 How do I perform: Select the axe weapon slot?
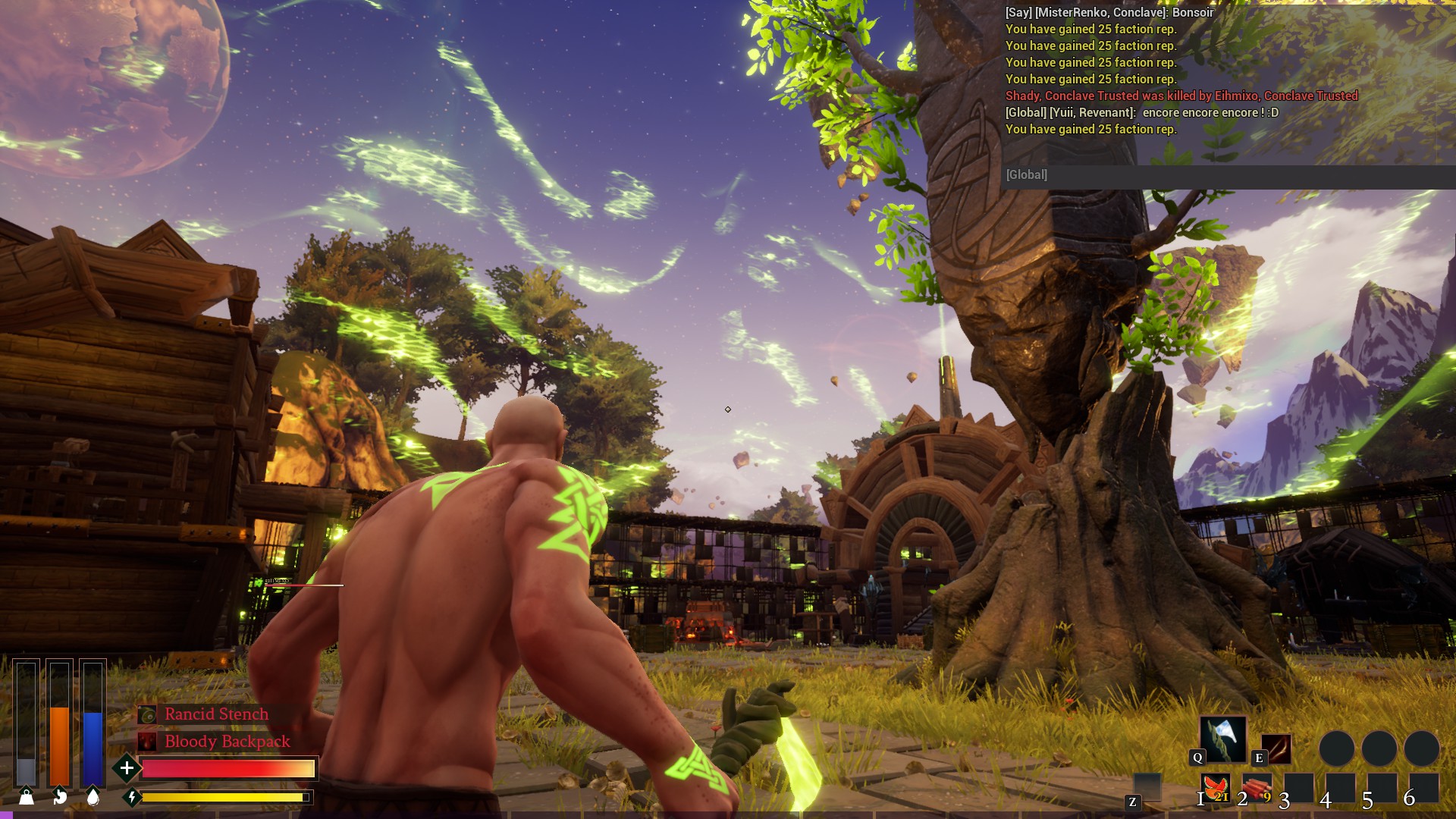coord(1222,739)
